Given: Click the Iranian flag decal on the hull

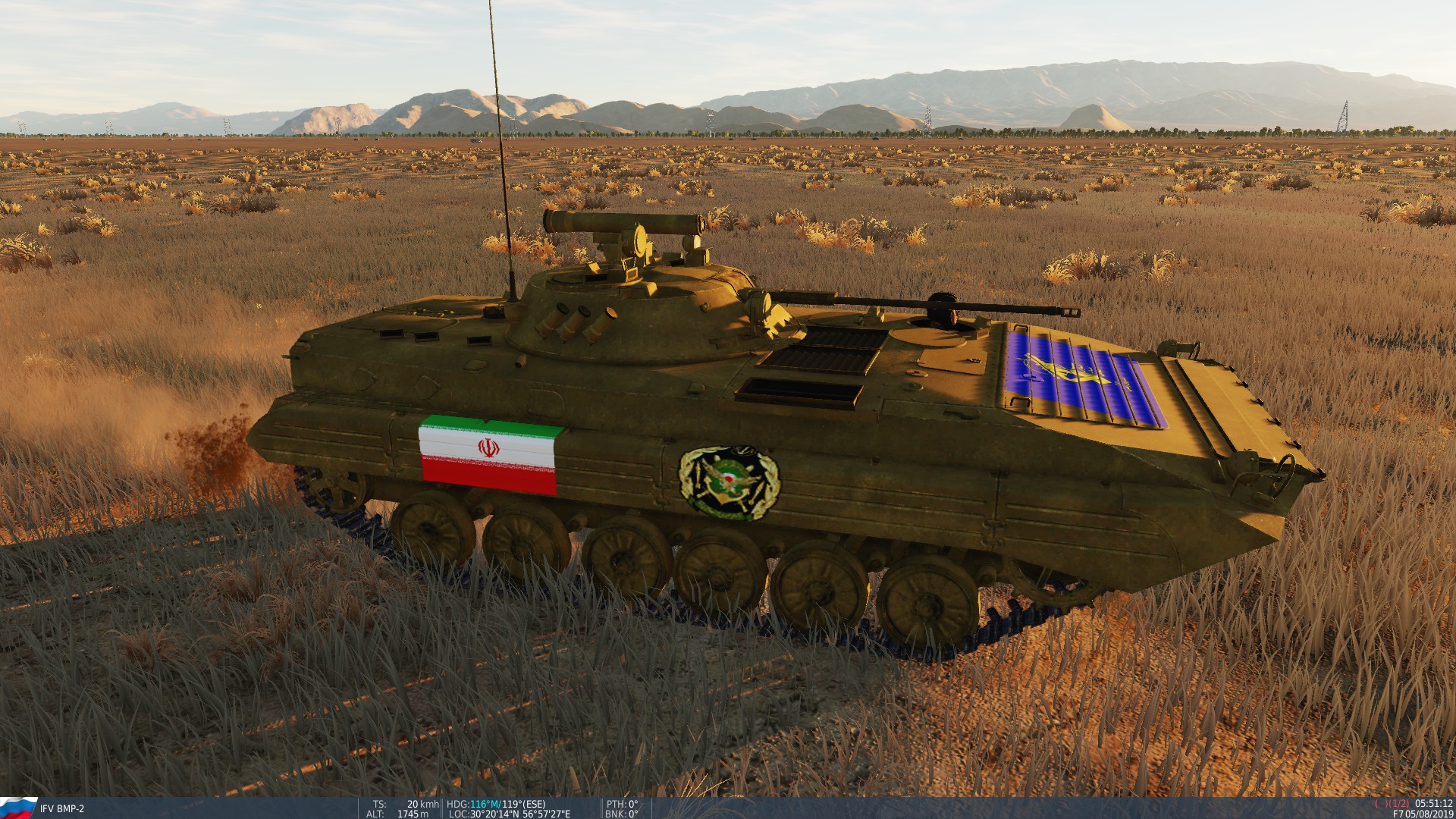Looking at the screenshot, I should 489,455.
